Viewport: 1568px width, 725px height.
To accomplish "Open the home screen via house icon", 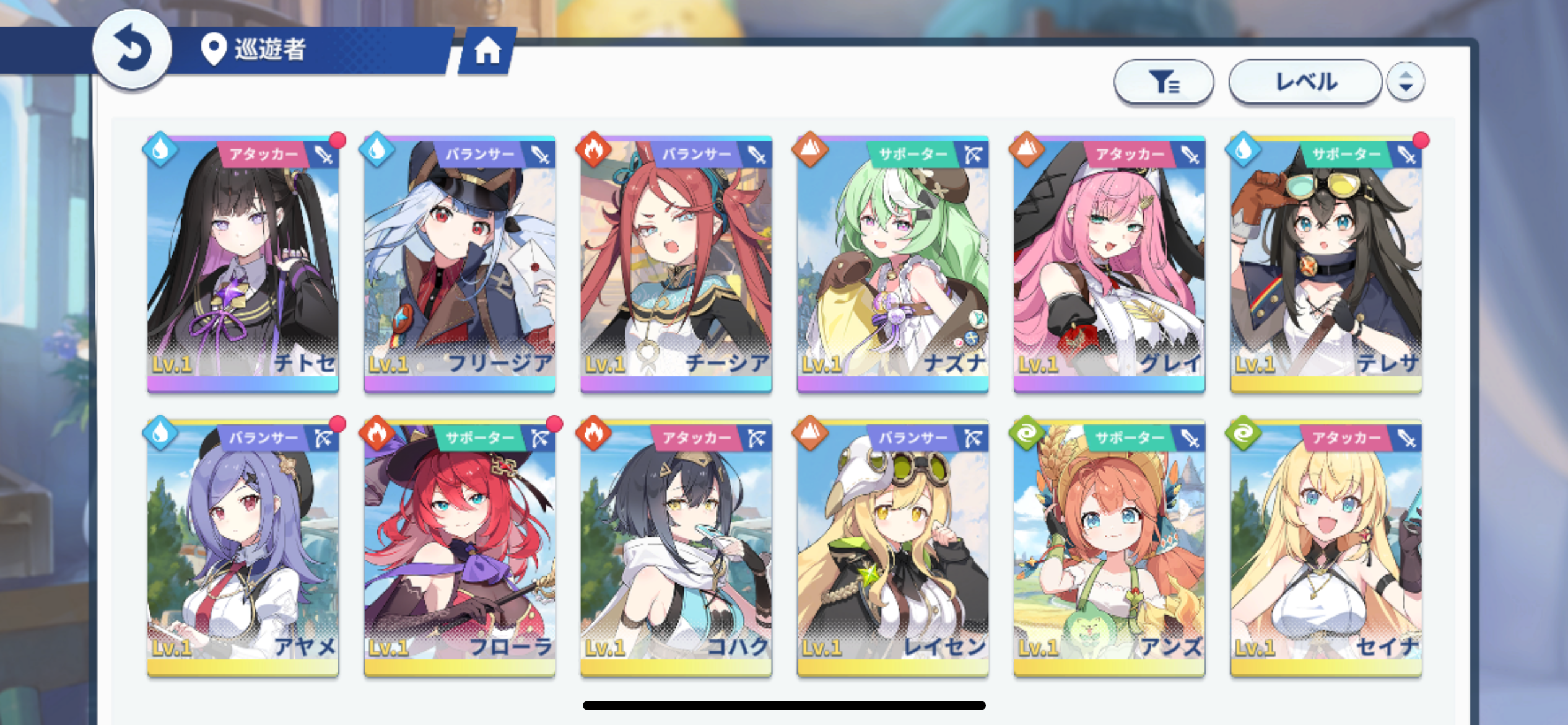I will [x=487, y=51].
